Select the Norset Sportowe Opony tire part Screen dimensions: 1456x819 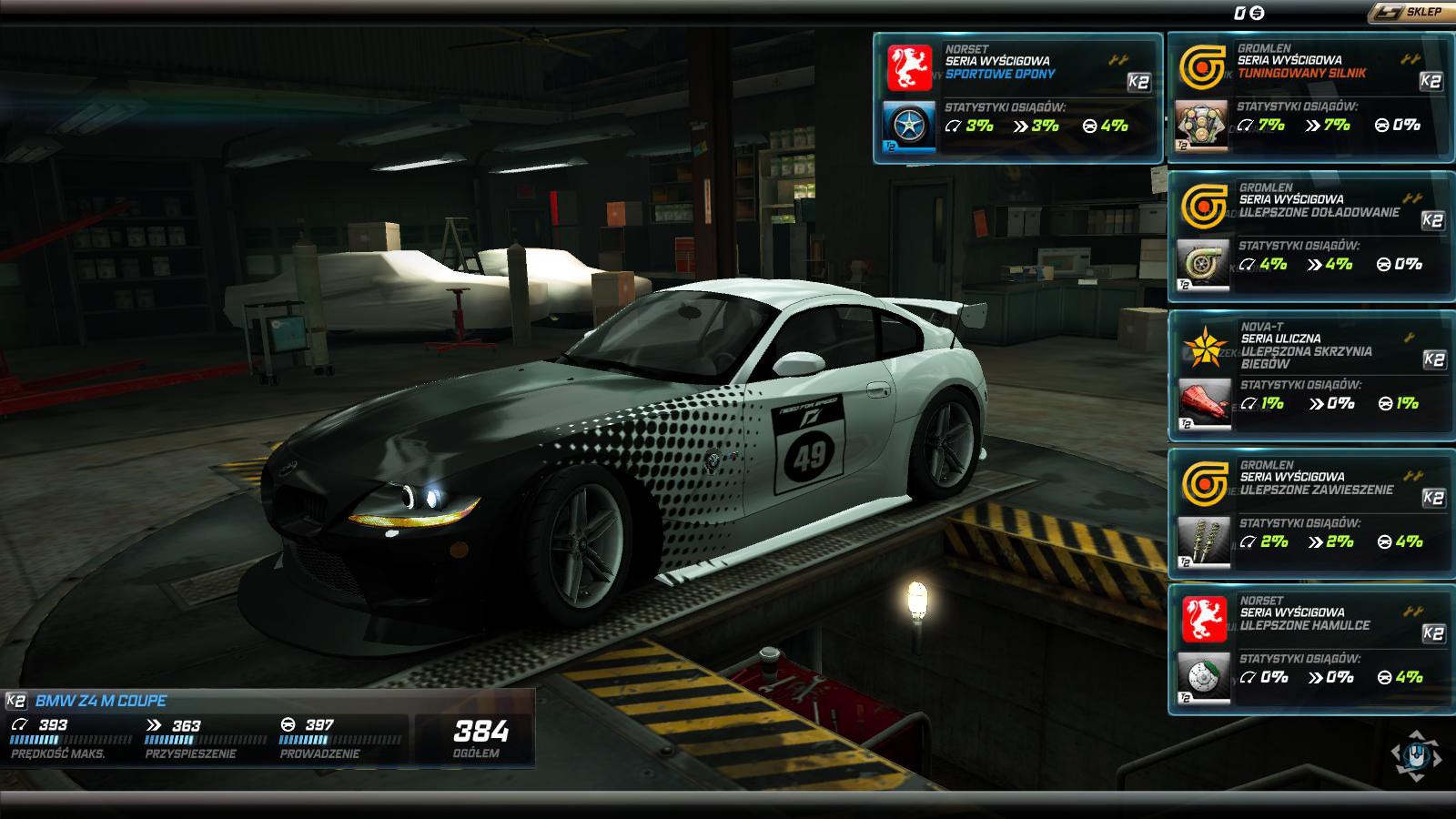[1017, 98]
